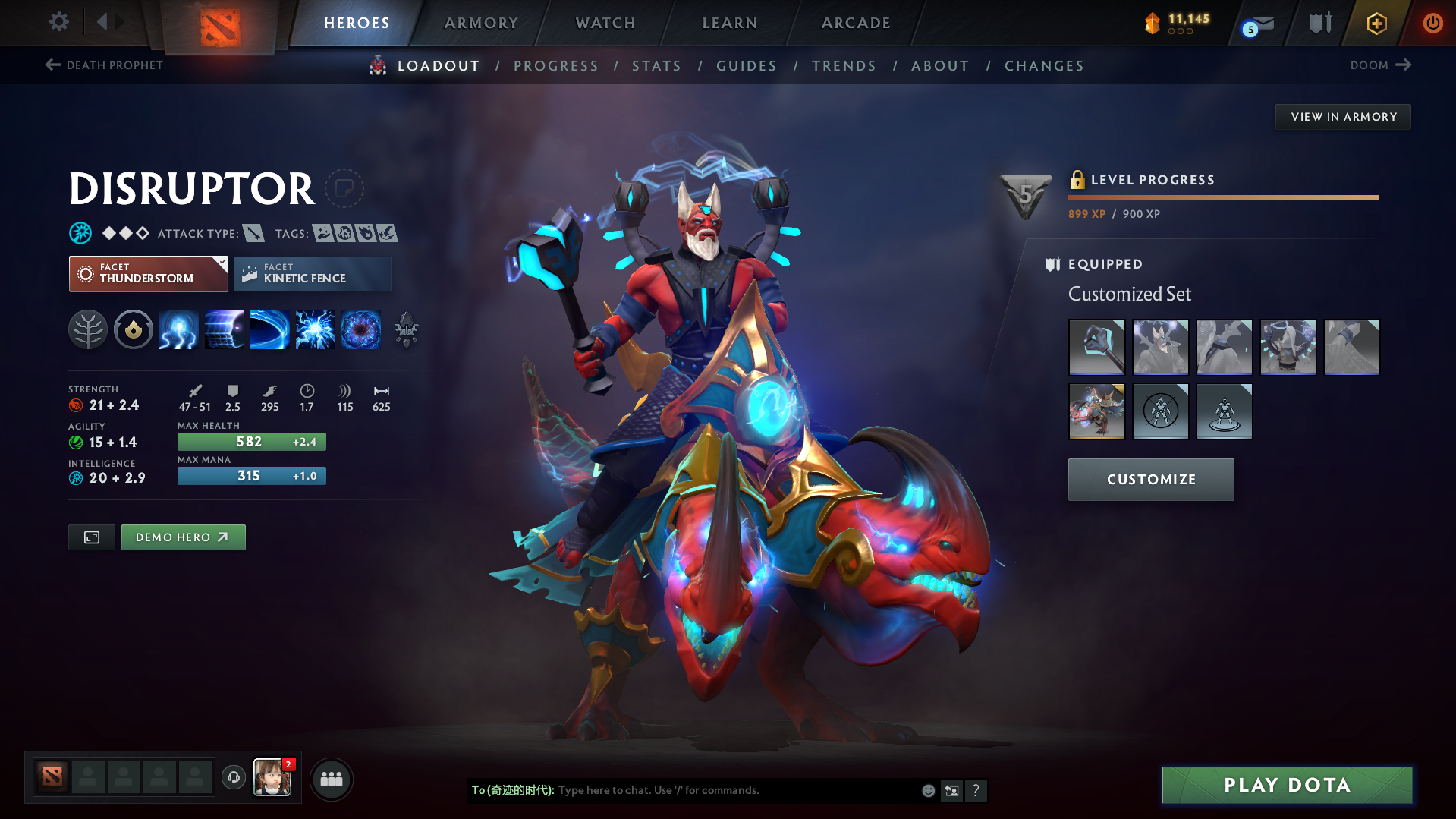Image resolution: width=1456 pixels, height=819 pixels.
Task: Inspect the Glimpse ability icon
Action: click(270, 329)
